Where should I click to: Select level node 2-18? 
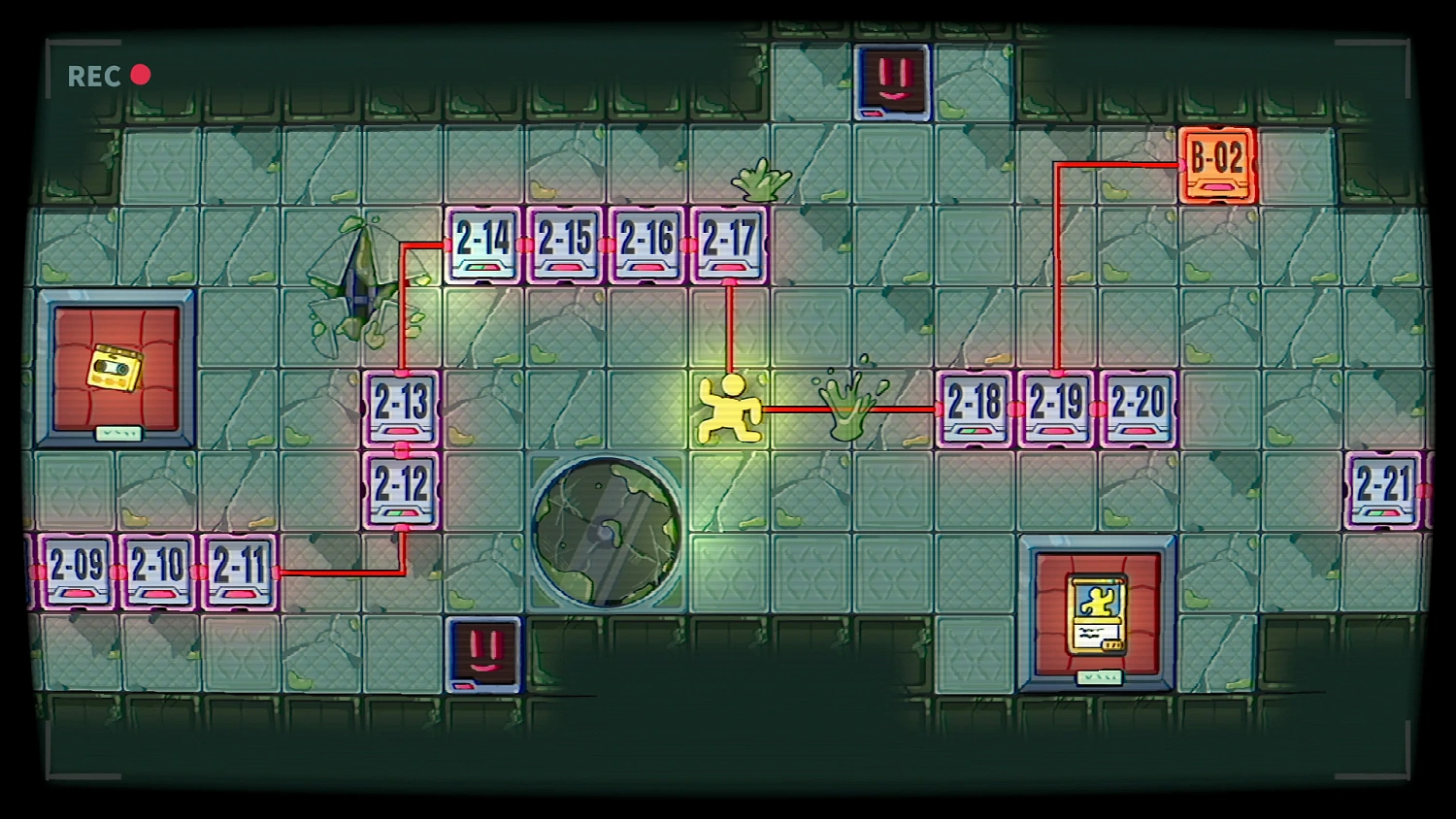(974, 407)
